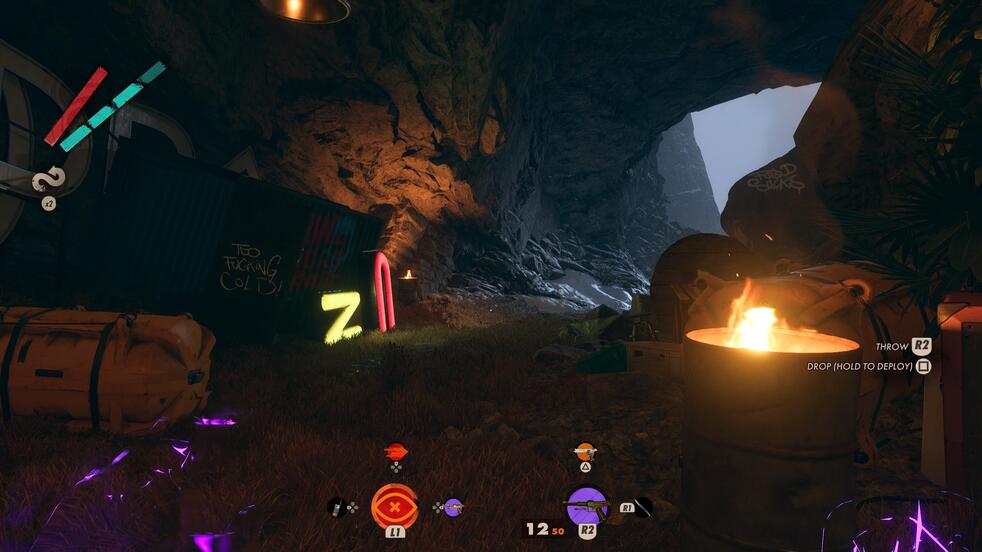The image size is (982, 552).
Task: Choose the Hackamajig gadget icon
Action: pyautogui.click(x=337, y=507)
